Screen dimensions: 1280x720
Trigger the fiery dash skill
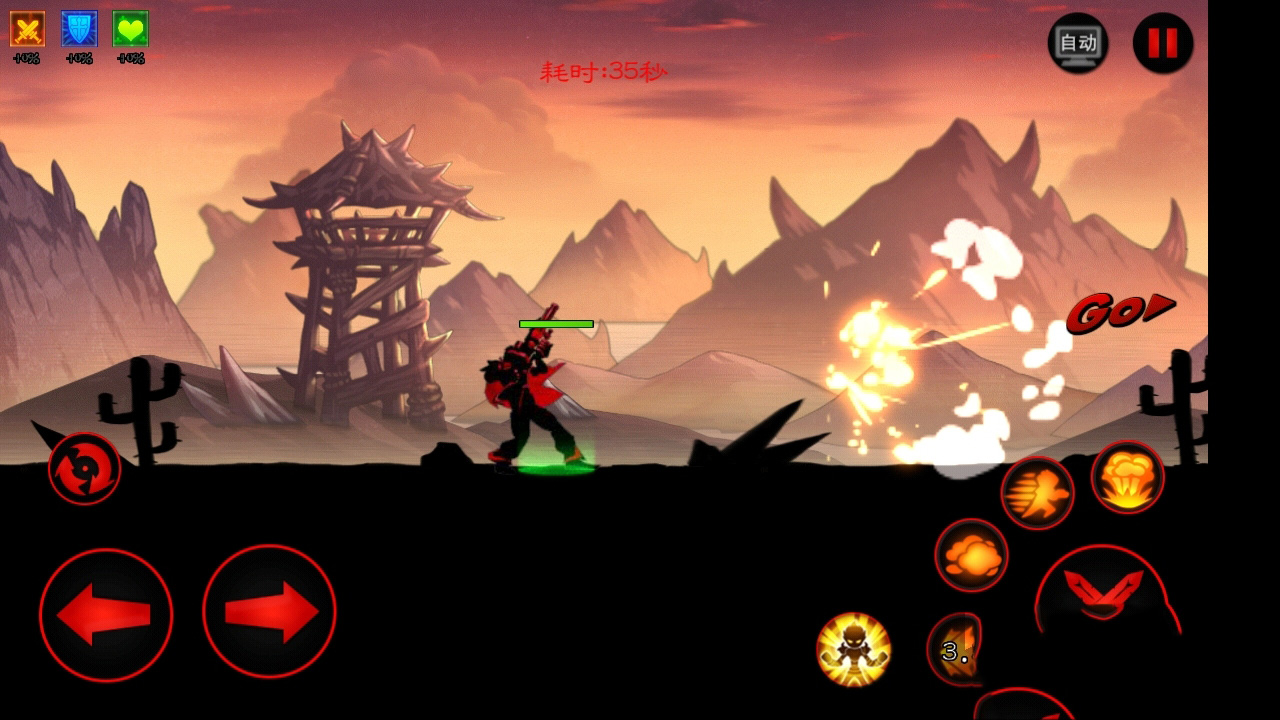[1037, 493]
